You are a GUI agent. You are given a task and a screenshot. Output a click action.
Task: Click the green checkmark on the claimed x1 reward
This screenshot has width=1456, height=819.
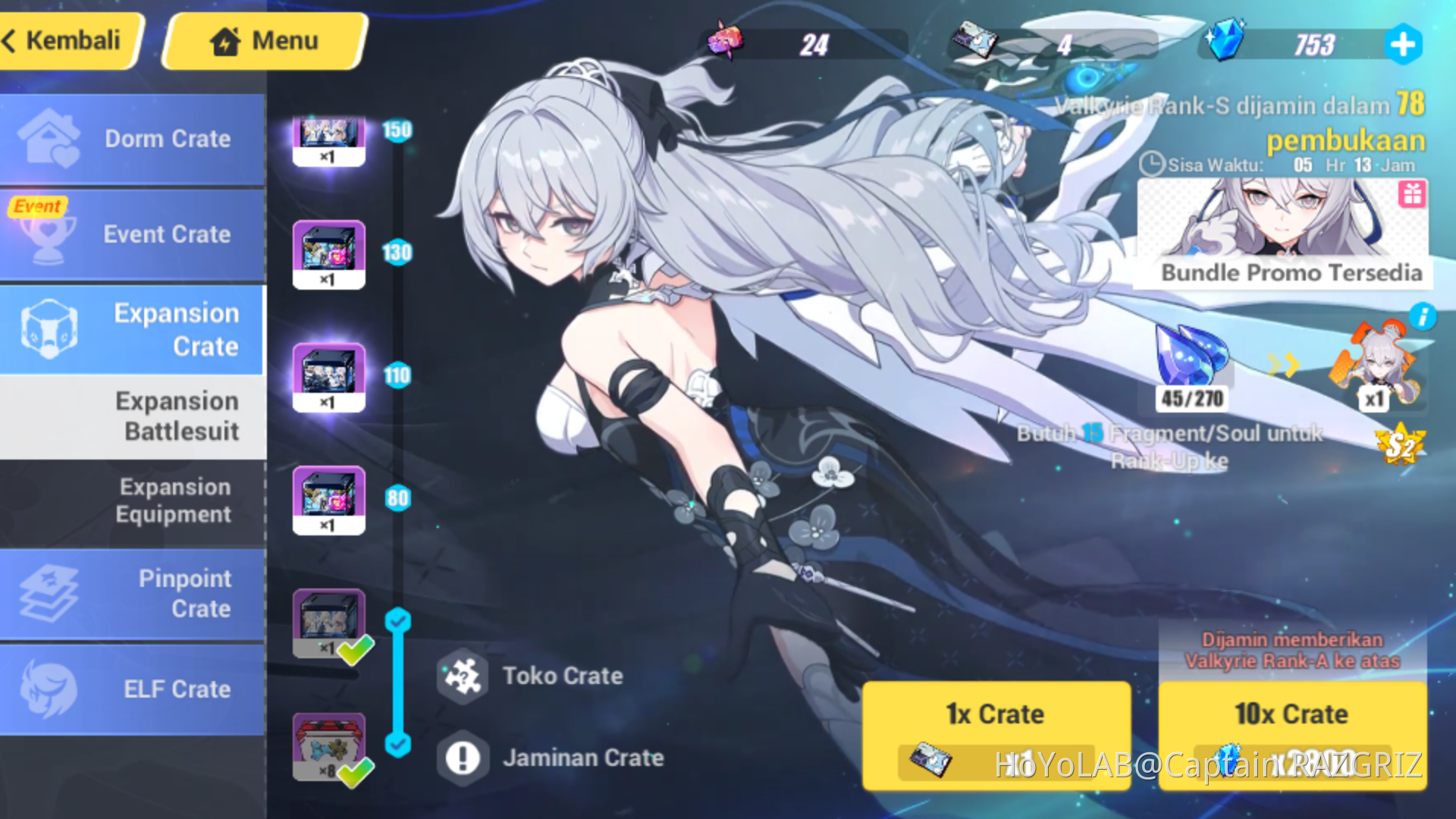click(355, 650)
